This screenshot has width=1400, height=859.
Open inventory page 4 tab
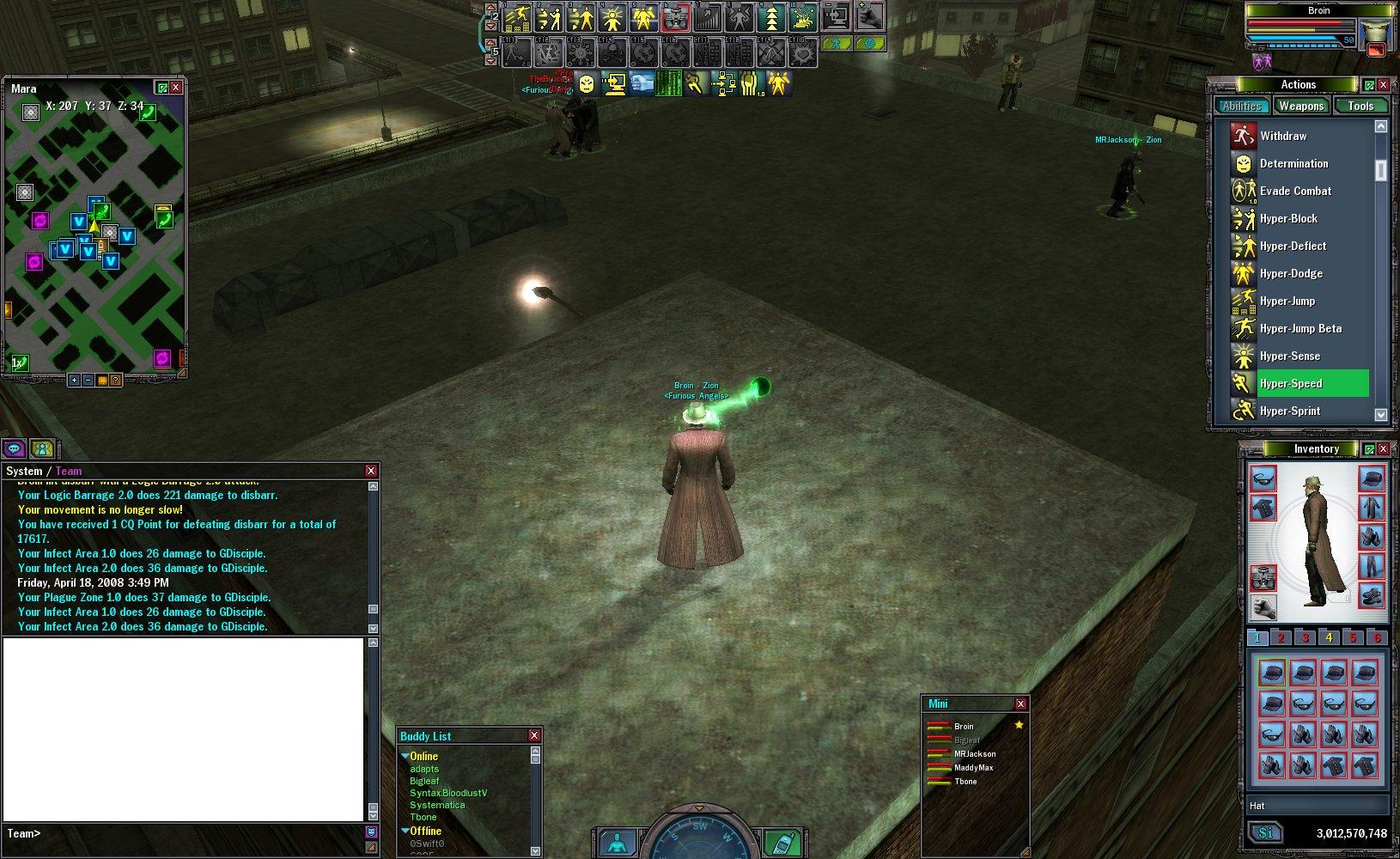(1329, 637)
